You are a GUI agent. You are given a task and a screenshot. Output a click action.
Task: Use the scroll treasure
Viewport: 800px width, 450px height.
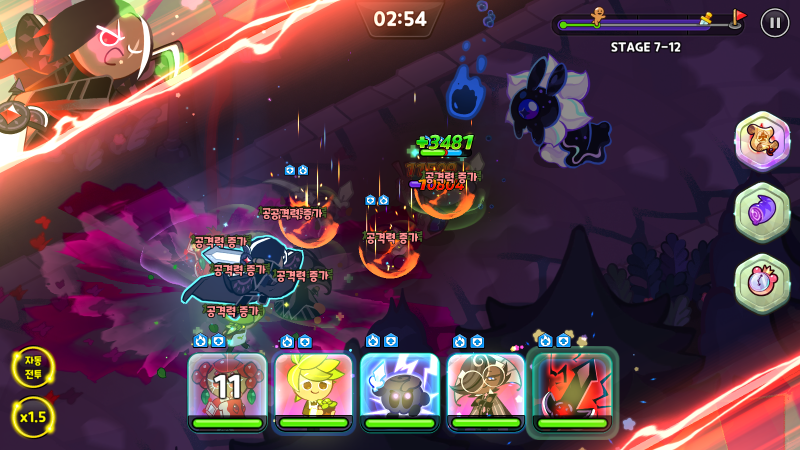click(x=762, y=140)
